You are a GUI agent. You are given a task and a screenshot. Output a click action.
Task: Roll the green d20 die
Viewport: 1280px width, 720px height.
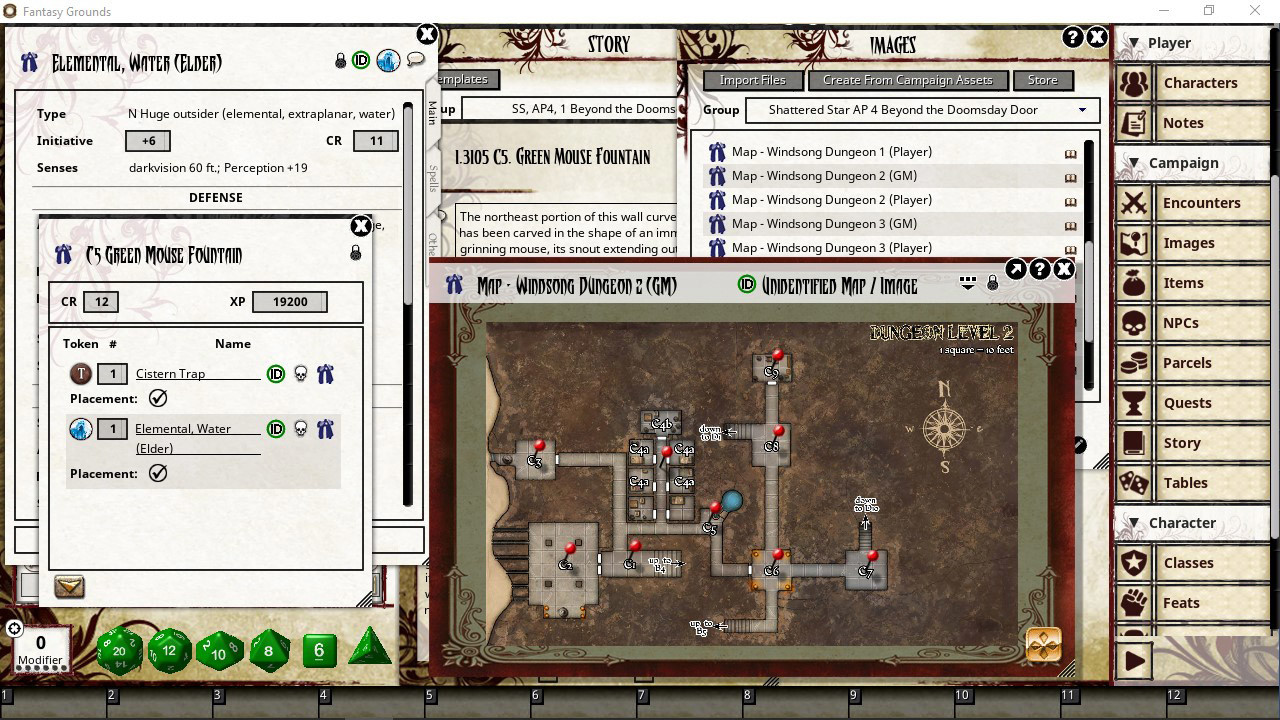click(x=120, y=649)
